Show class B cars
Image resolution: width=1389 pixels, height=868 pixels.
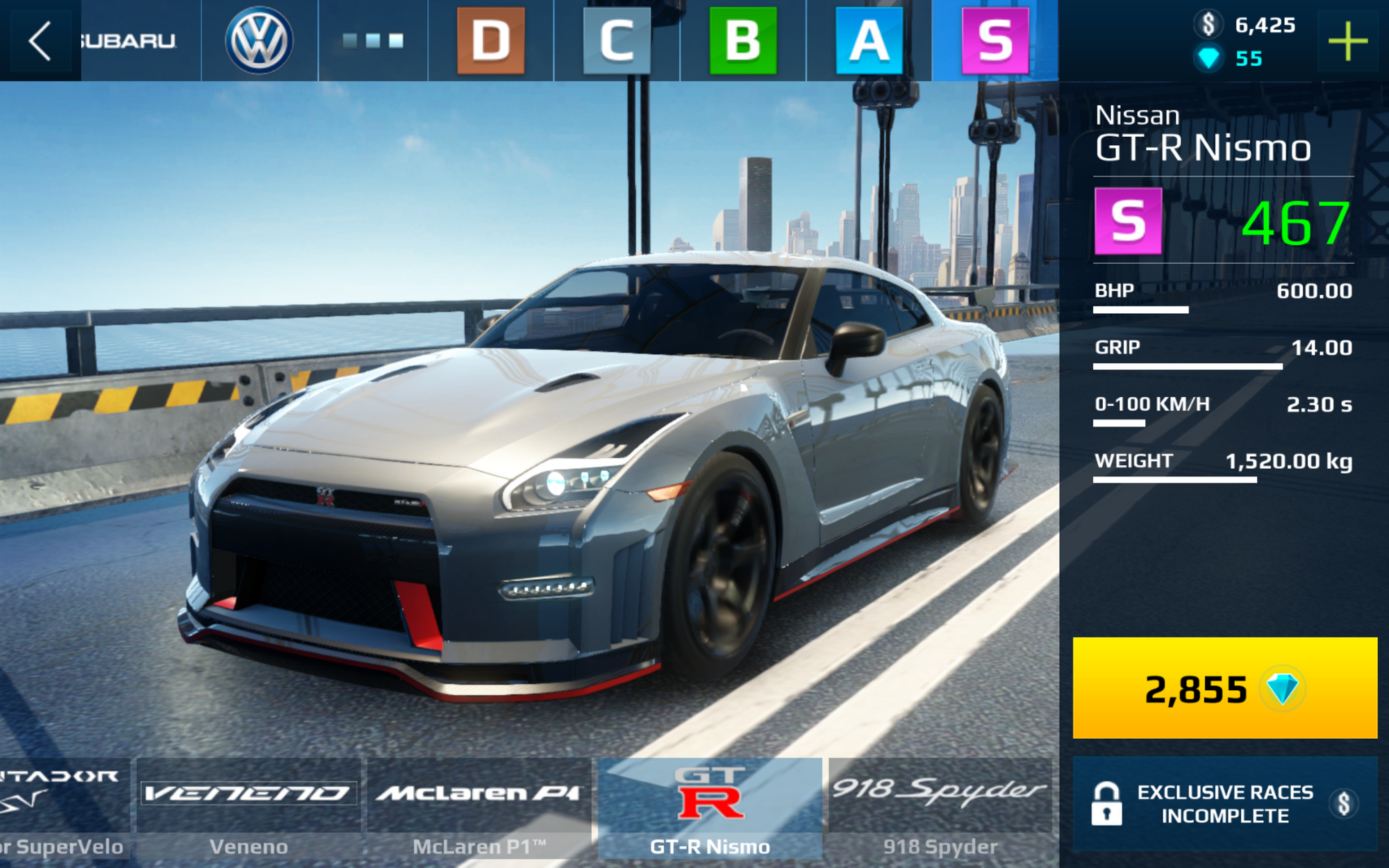pyautogui.click(x=742, y=41)
